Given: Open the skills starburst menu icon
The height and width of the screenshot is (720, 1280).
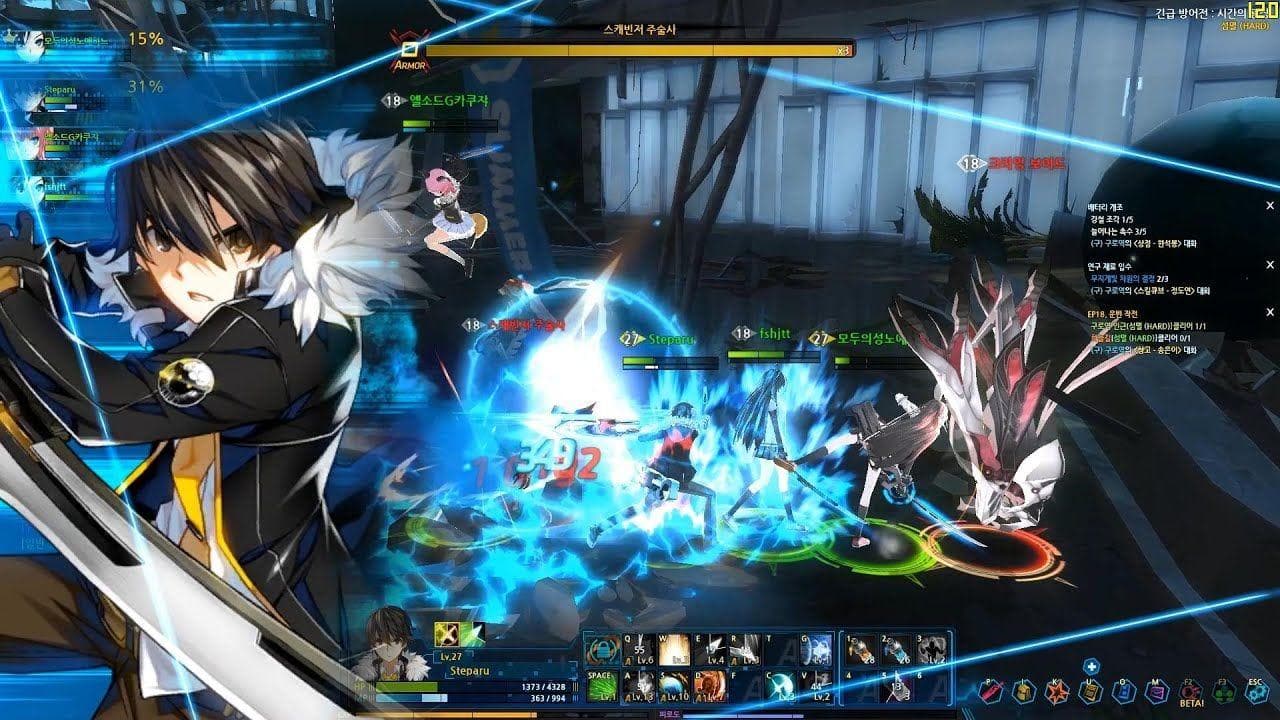Looking at the screenshot, I should click(x=1056, y=691).
